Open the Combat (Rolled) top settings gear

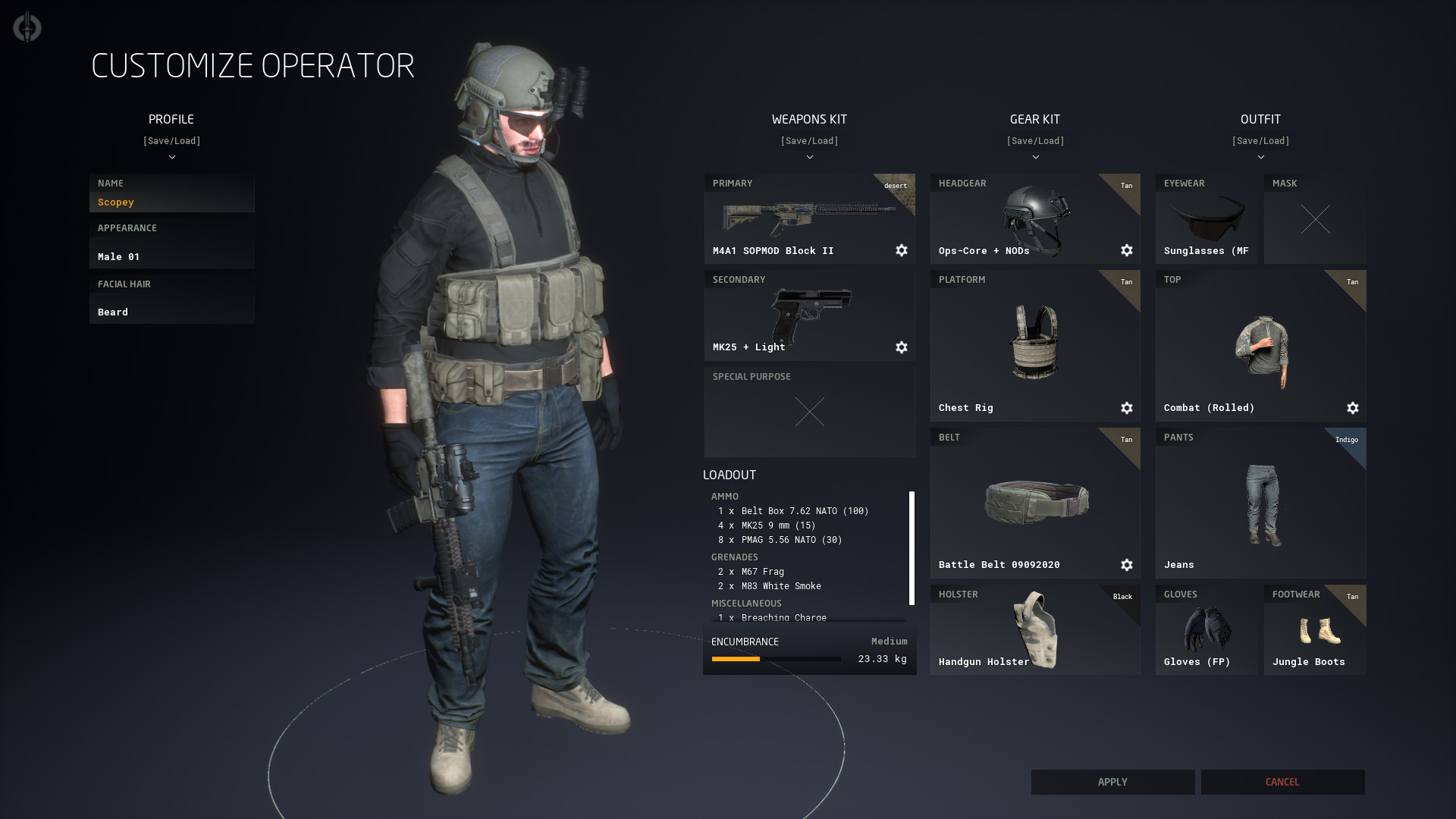click(x=1354, y=407)
